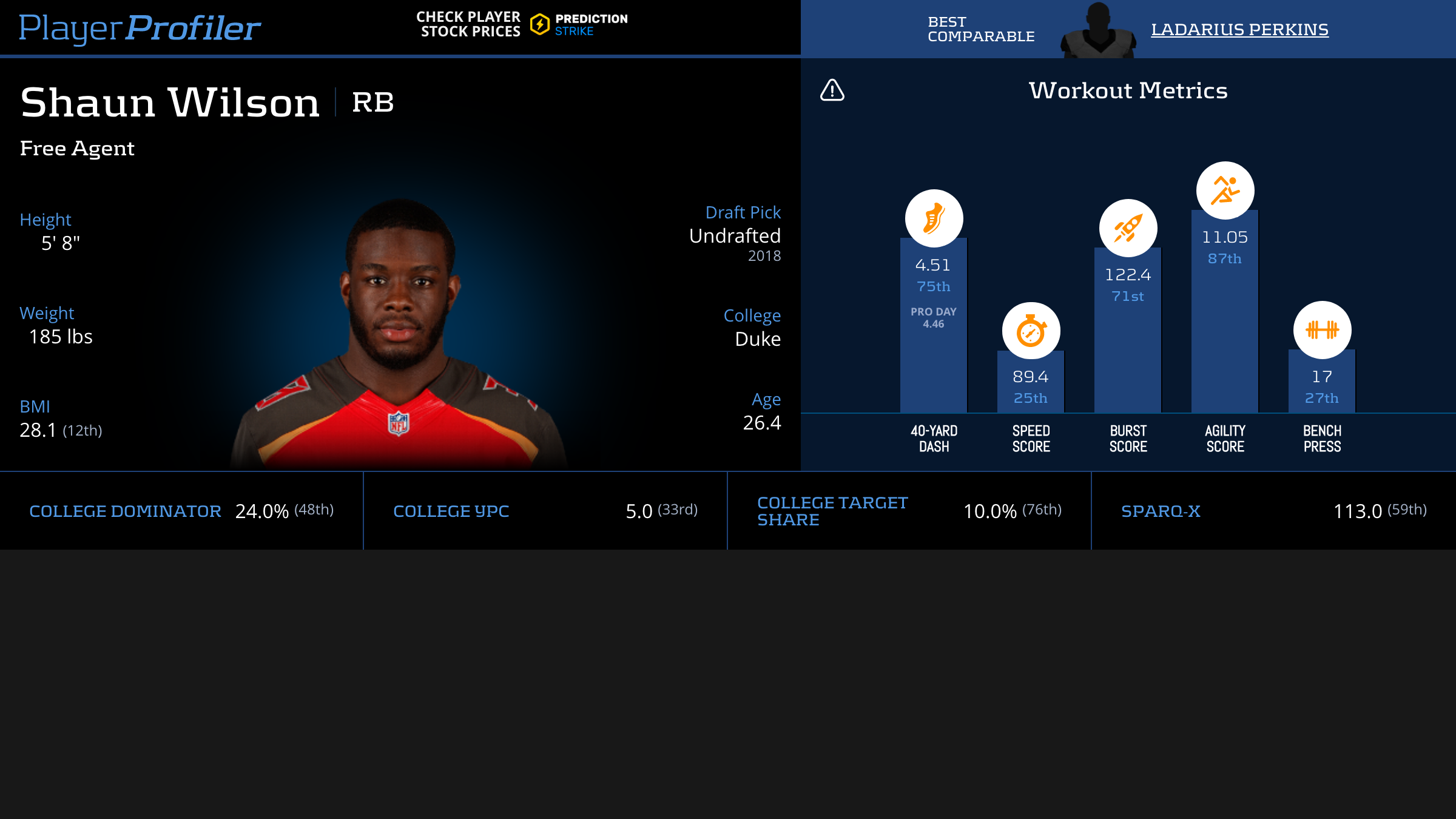
Task: Click the SPARQ-x label
Action: [1161, 511]
